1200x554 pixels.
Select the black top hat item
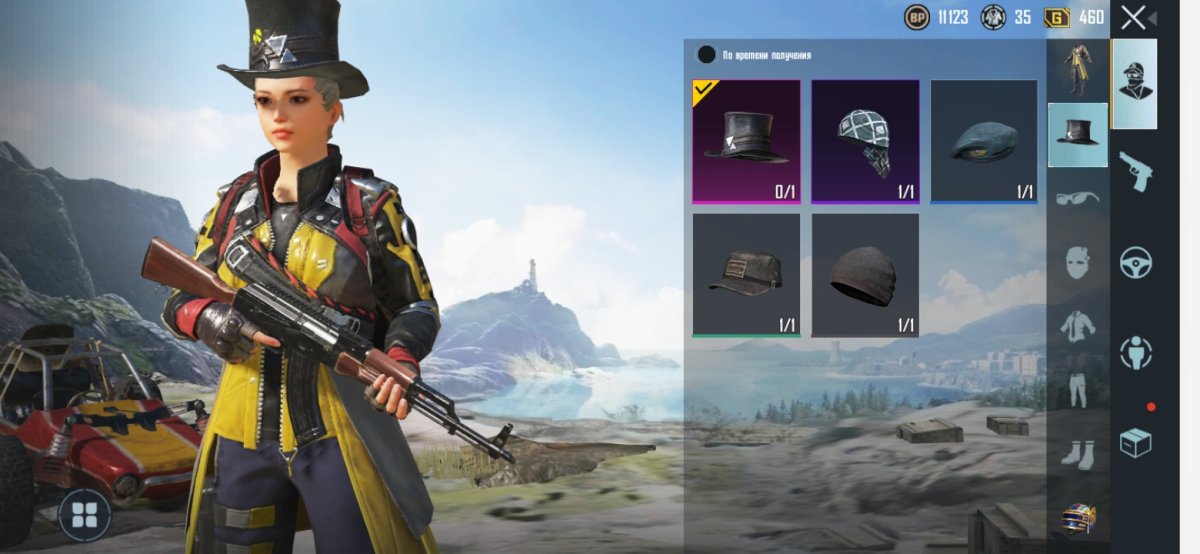[x=746, y=141]
